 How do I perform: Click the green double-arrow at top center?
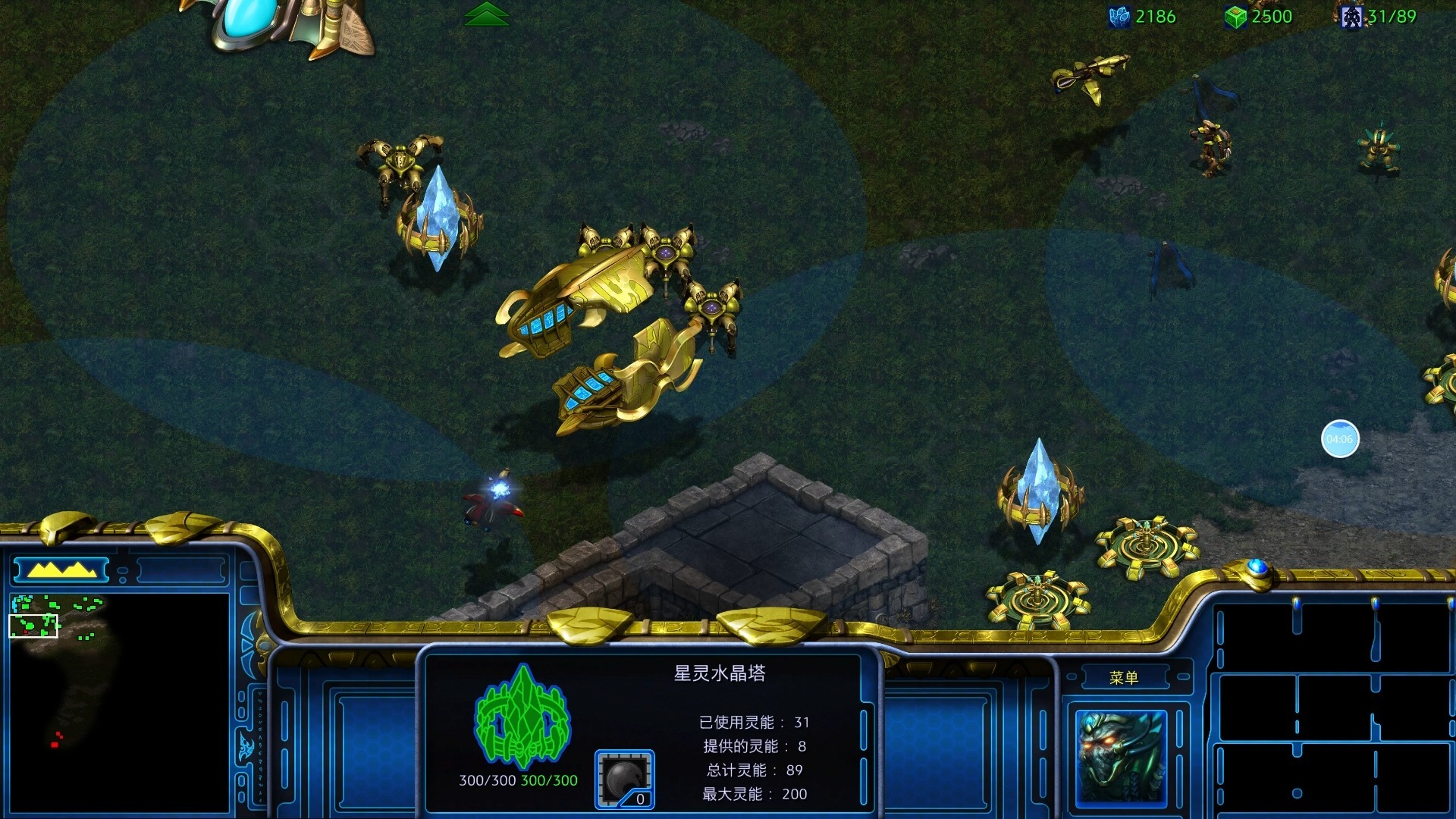click(487, 14)
